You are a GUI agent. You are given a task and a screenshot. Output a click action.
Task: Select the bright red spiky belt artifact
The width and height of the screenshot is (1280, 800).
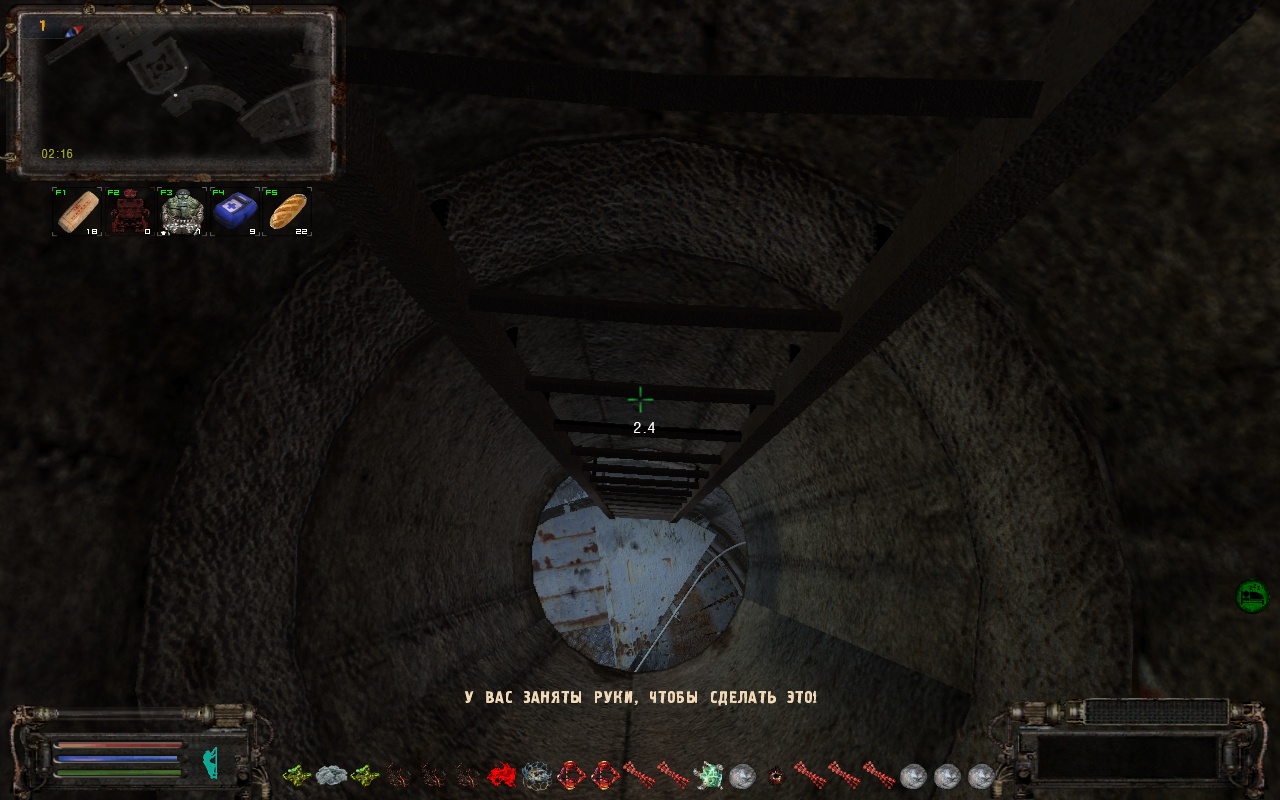pos(501,775)
